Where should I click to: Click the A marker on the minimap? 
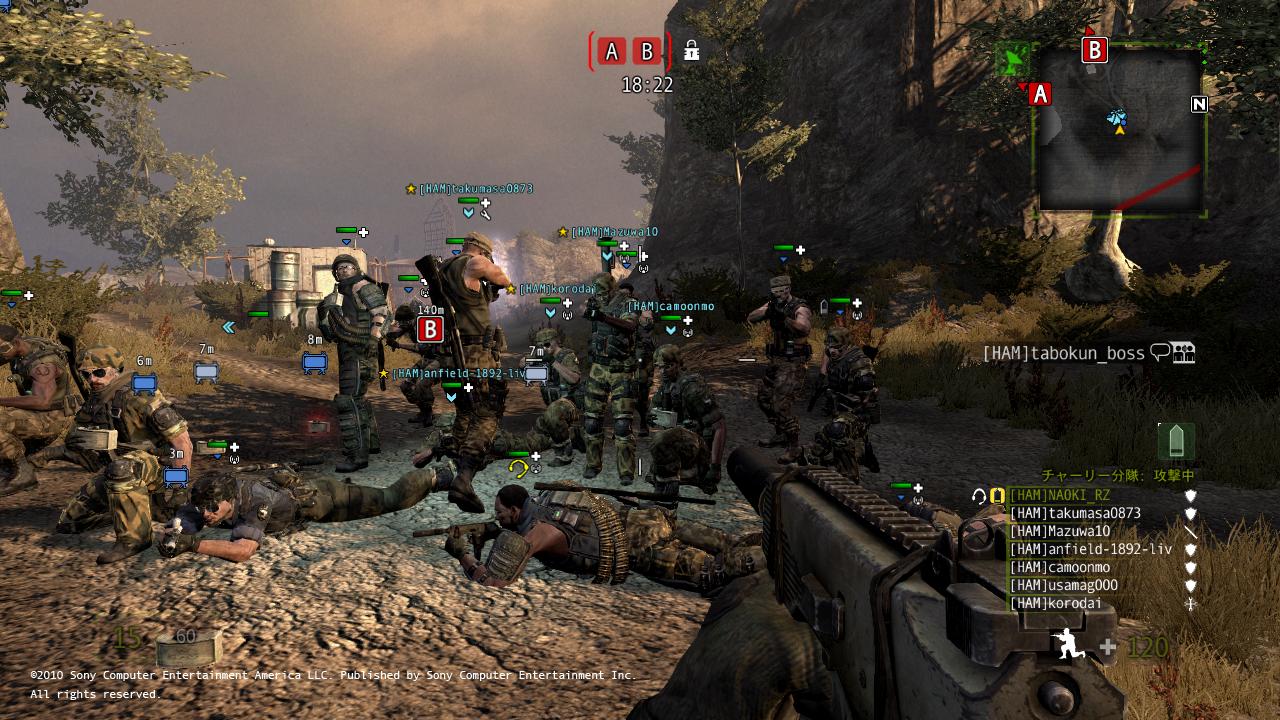click(1040, 94)
